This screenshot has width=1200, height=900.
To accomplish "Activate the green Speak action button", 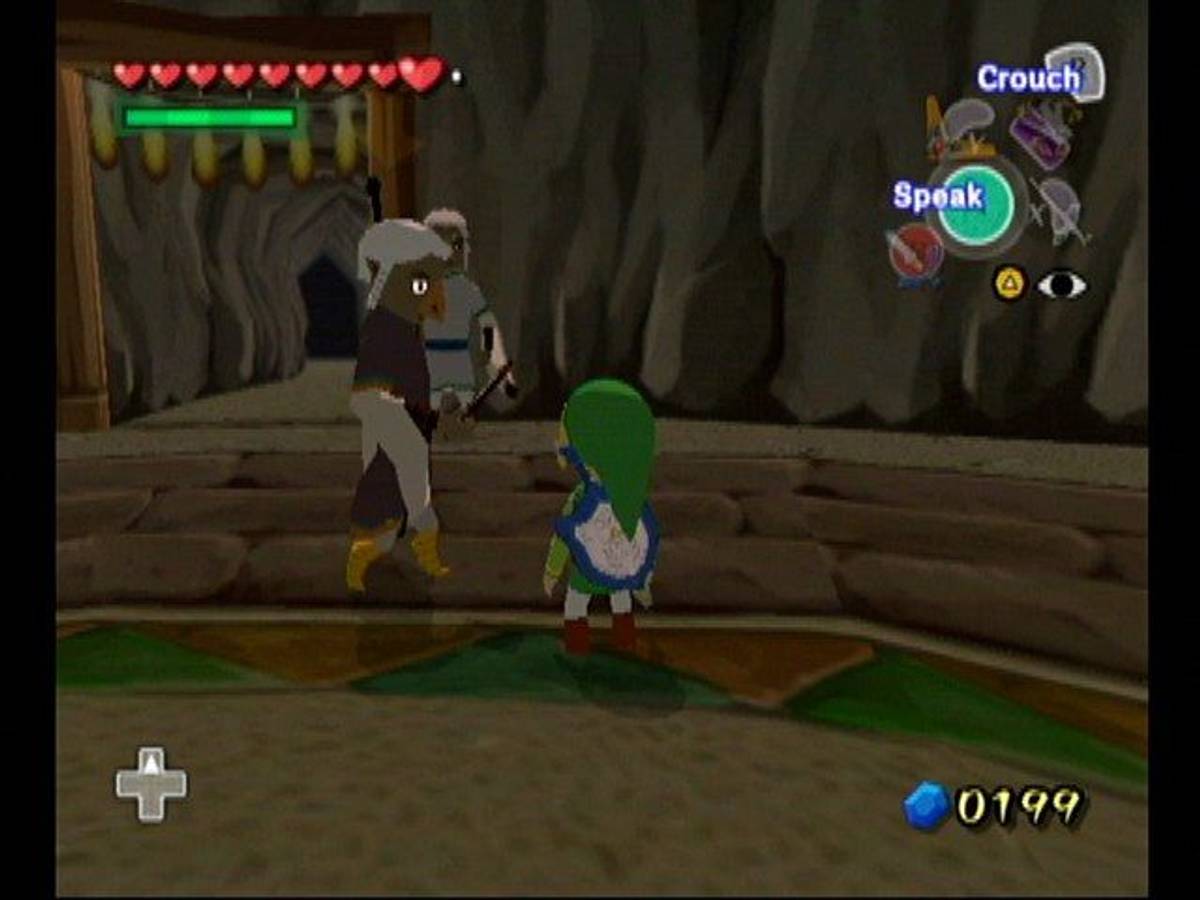I will pos(975,205).
